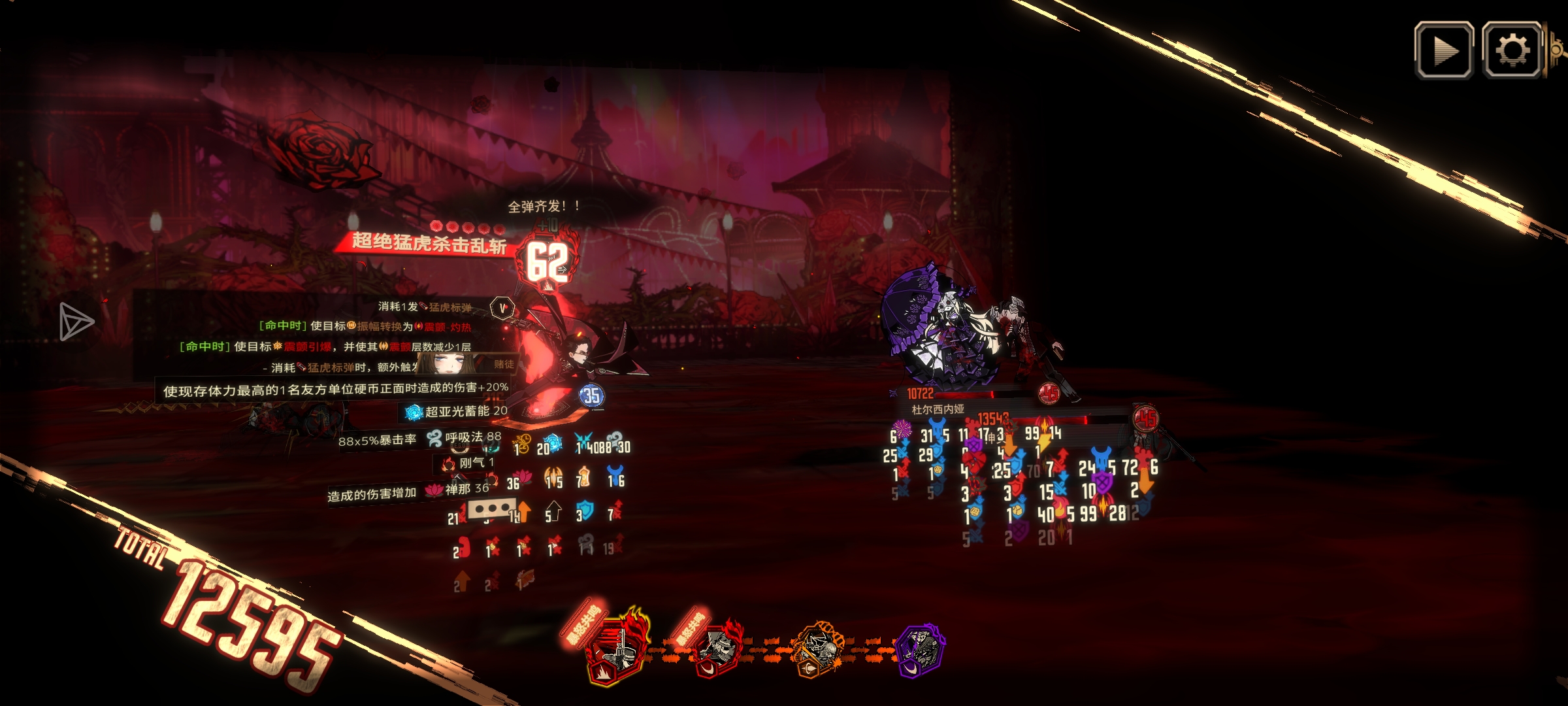Click the three-dots more status effects button
The width and height of the screenshot is (1568, 706).
(x=491, y=508)
